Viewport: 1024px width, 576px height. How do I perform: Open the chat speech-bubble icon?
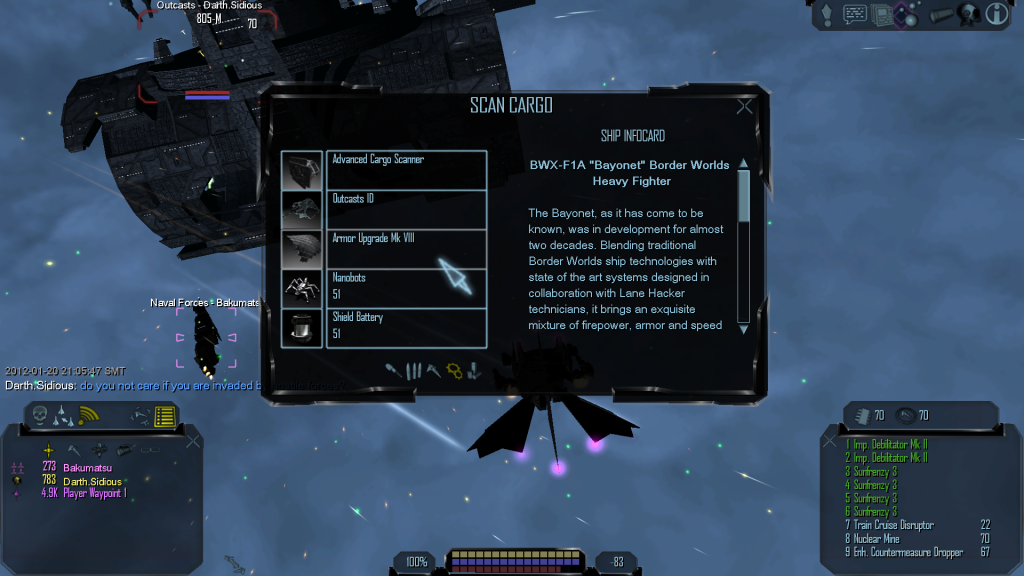pos(855,14)
